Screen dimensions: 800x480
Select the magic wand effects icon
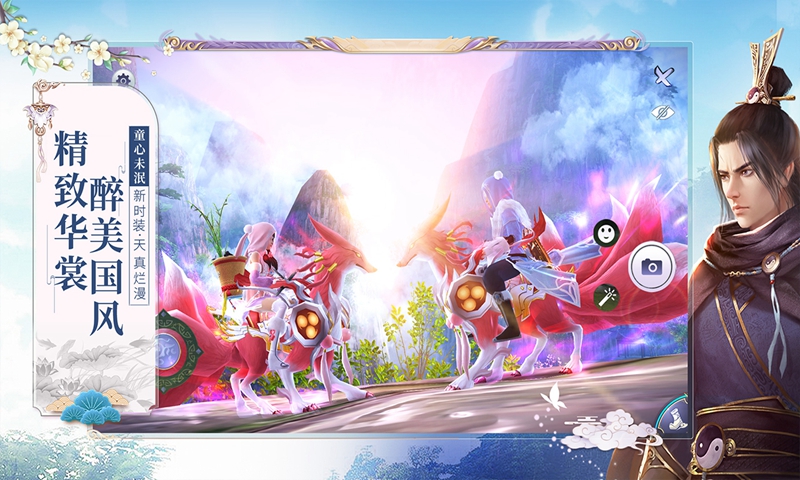(606, 295)
